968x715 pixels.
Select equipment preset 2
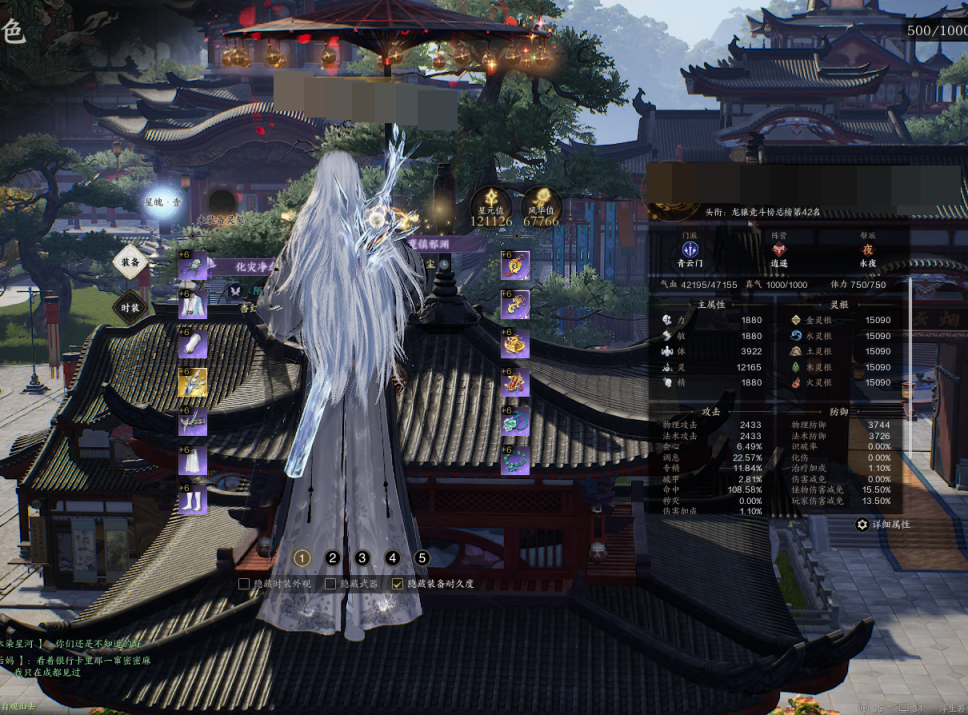pyautogui.click(x=333, y=558)
